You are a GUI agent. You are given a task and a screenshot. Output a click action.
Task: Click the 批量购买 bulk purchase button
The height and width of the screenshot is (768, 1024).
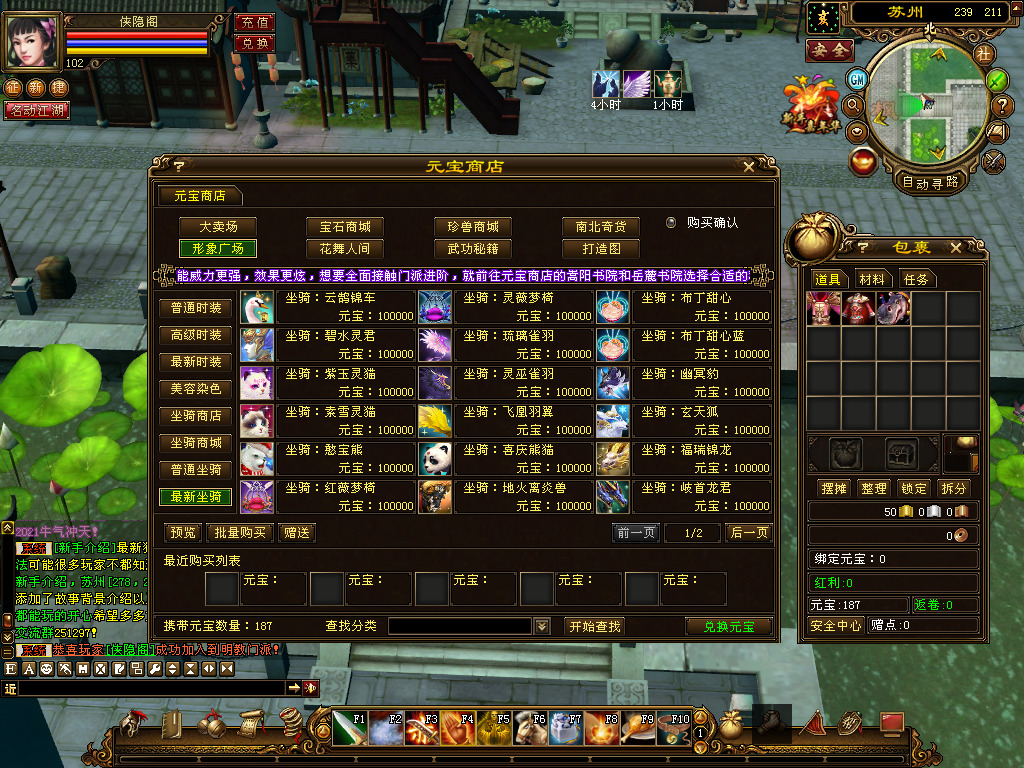(240, 533)
